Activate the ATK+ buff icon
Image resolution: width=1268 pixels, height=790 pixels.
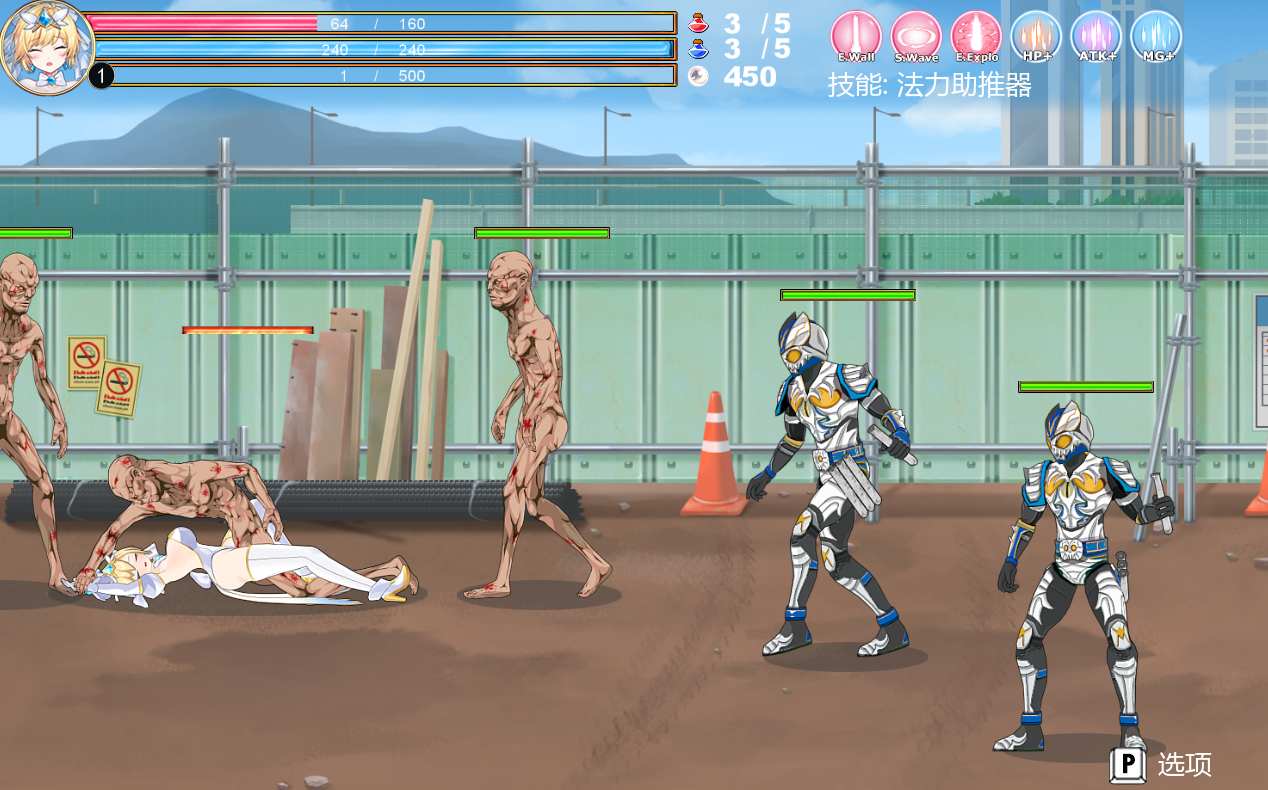1096,36
